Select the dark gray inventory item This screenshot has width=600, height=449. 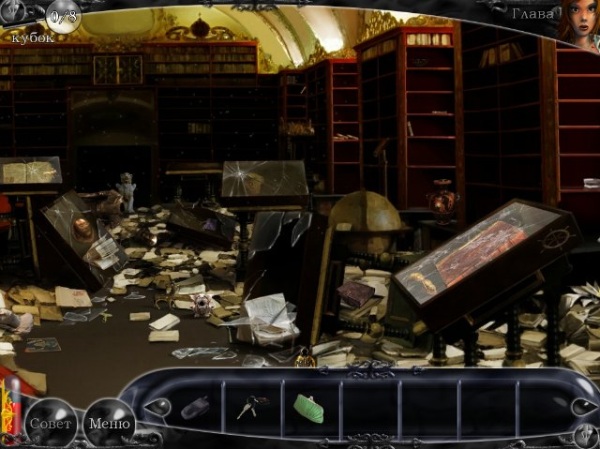(195, 408)
